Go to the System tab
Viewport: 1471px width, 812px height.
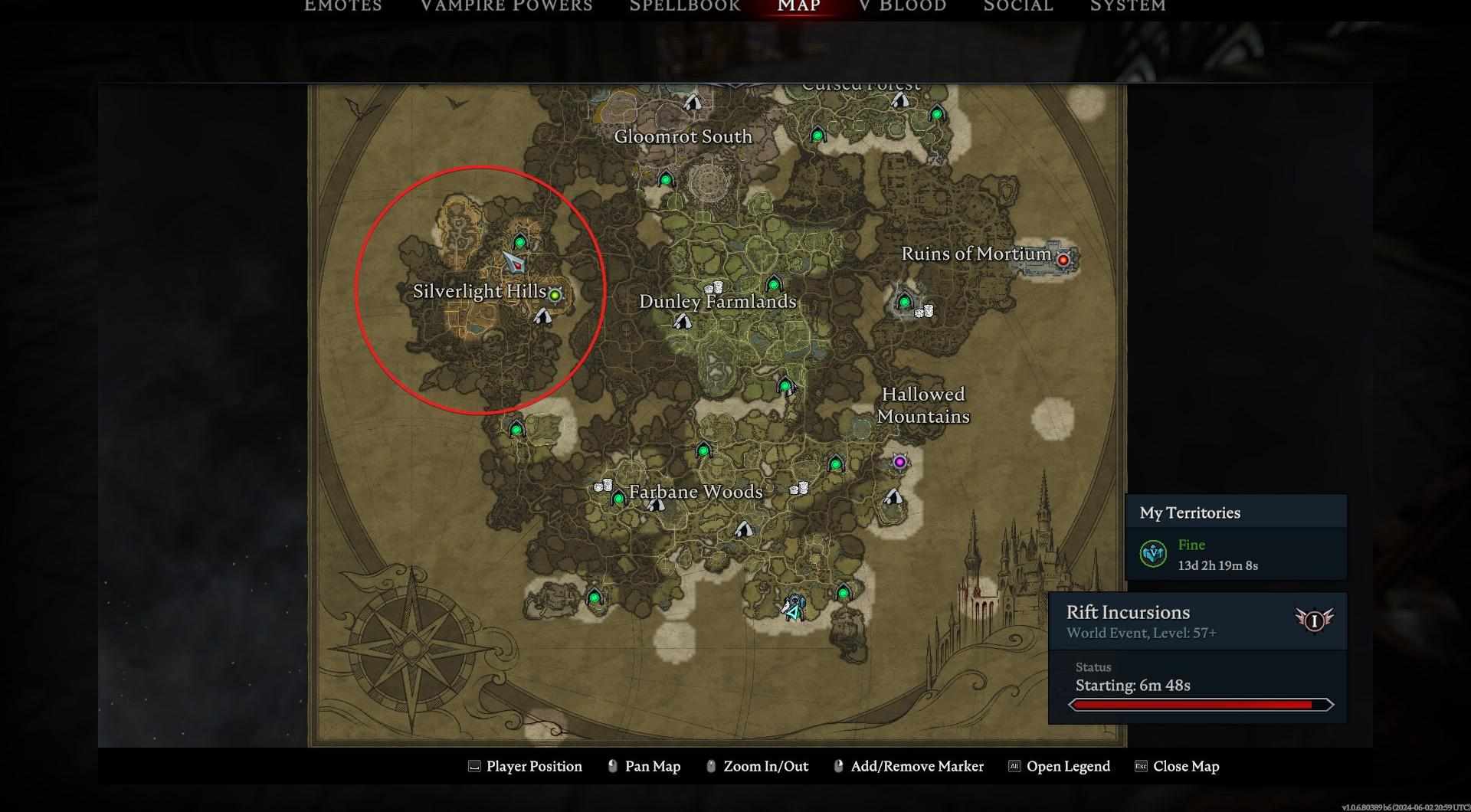(1128, 6)
